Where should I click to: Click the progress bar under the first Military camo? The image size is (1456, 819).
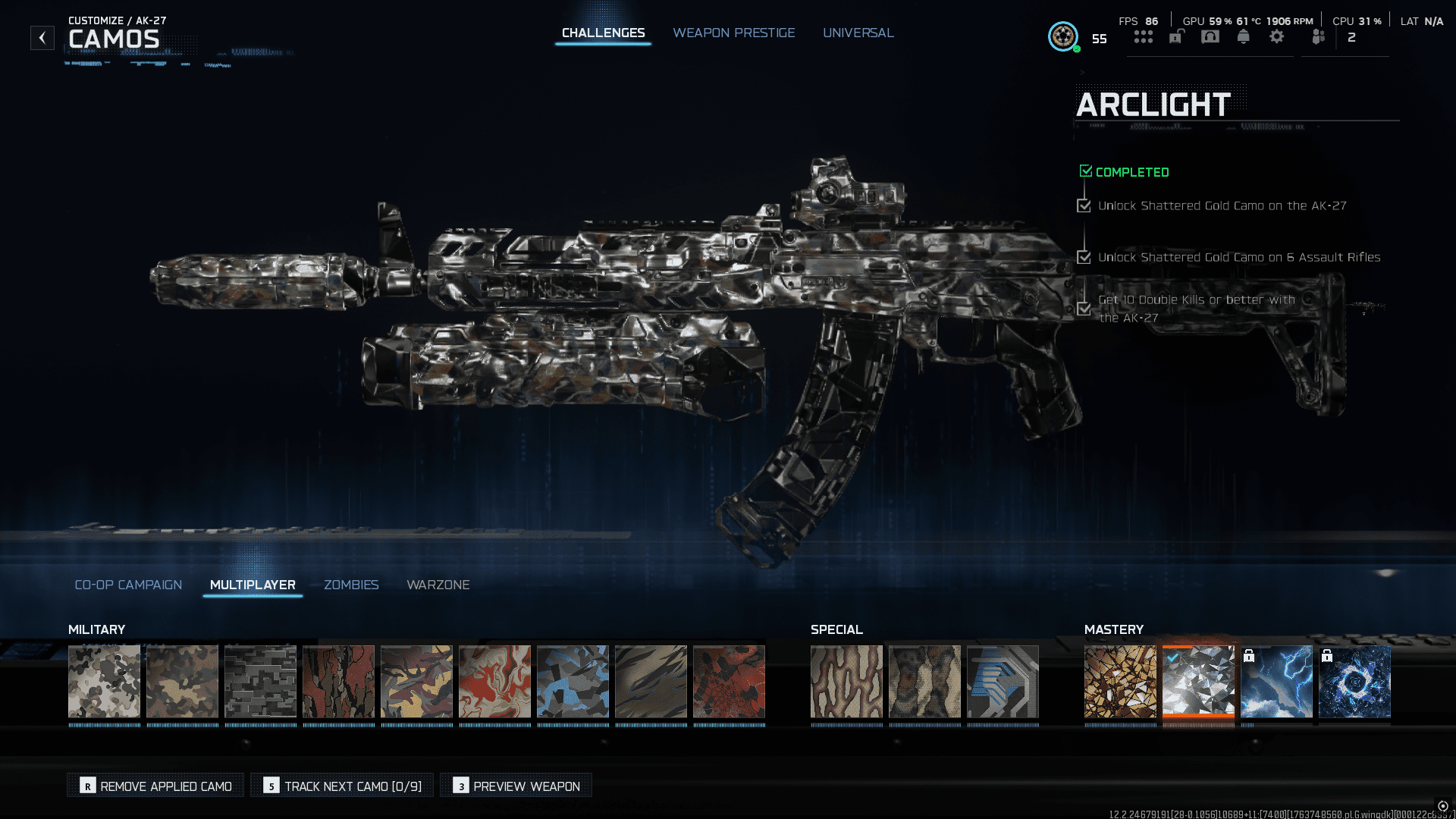pyautogui.click(x=104, y=724)
